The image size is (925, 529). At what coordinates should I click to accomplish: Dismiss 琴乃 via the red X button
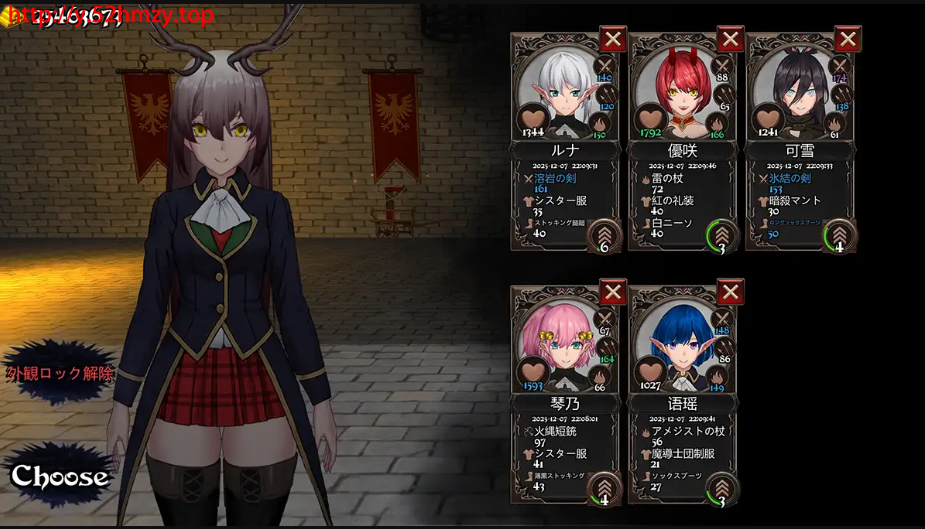(613, 292)
